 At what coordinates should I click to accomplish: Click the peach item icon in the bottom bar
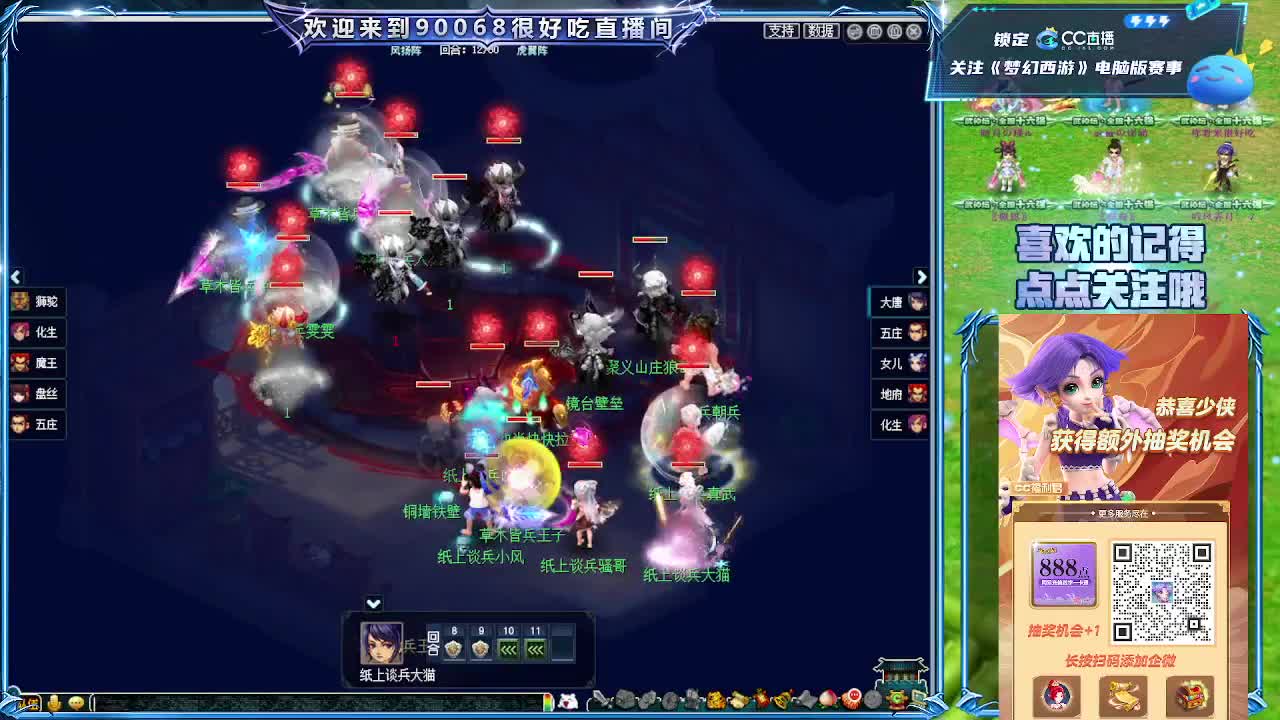[x=827, y=699]
